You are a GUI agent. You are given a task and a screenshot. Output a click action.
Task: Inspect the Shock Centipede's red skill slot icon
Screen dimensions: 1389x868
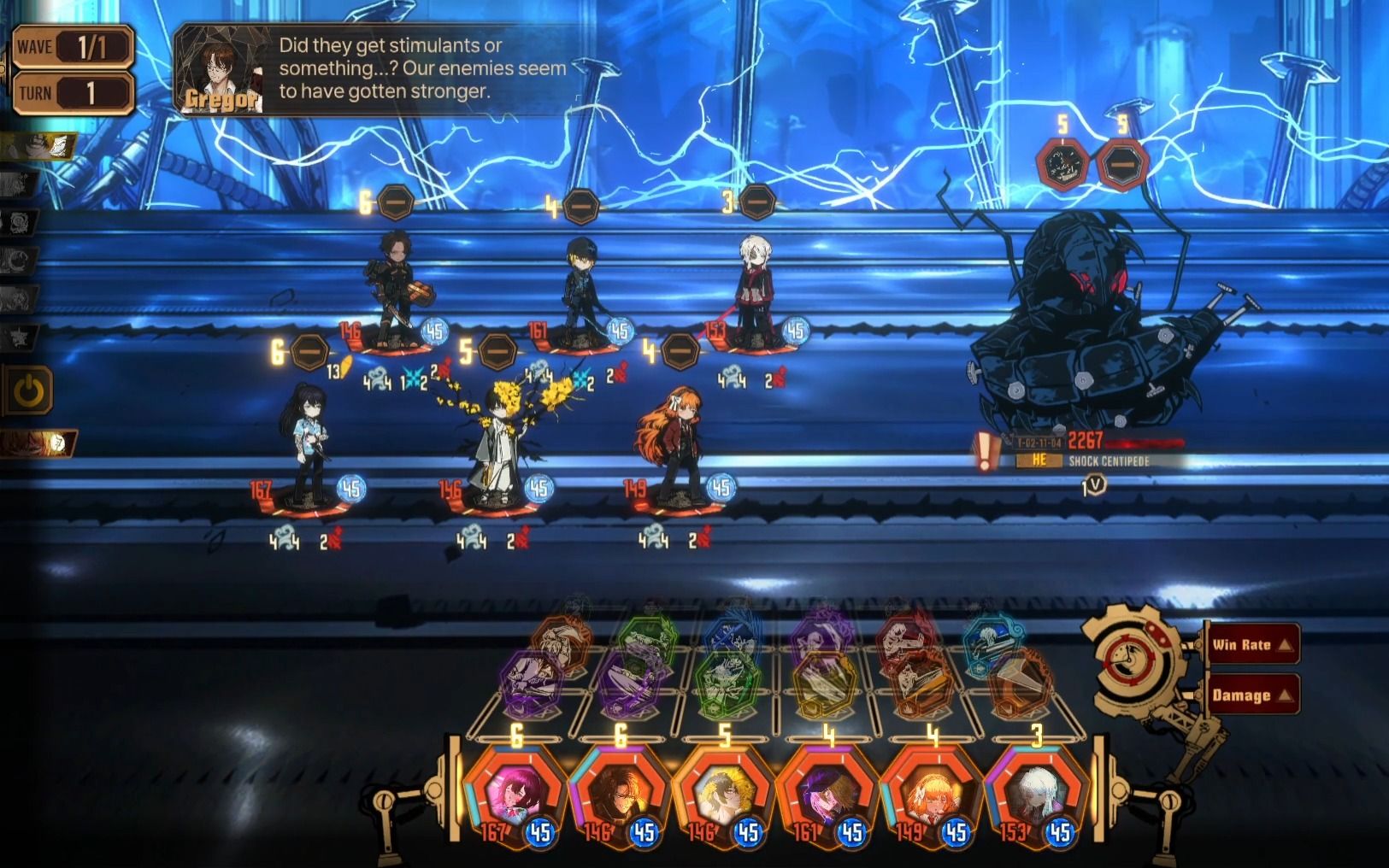point(1062,165)
